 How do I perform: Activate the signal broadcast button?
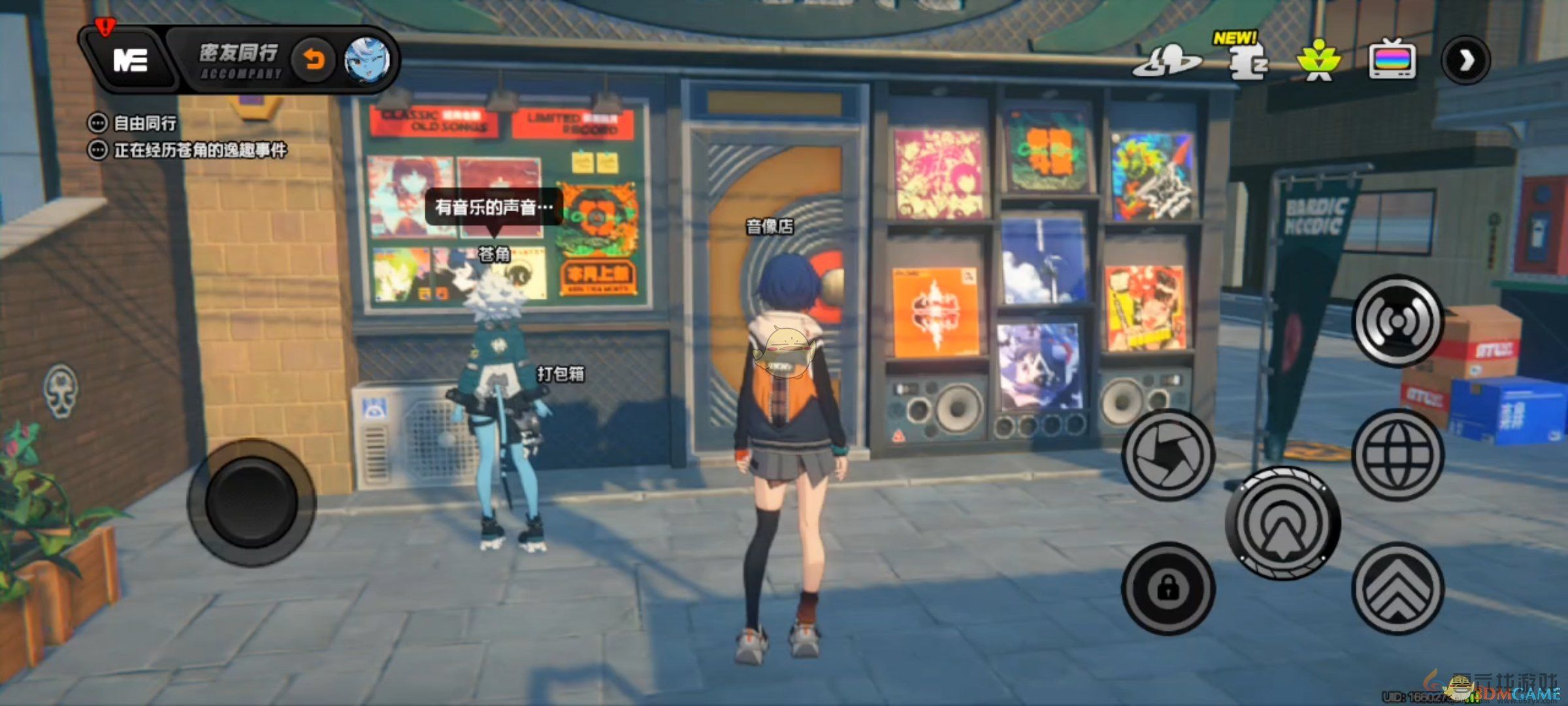click(1397, 321)
